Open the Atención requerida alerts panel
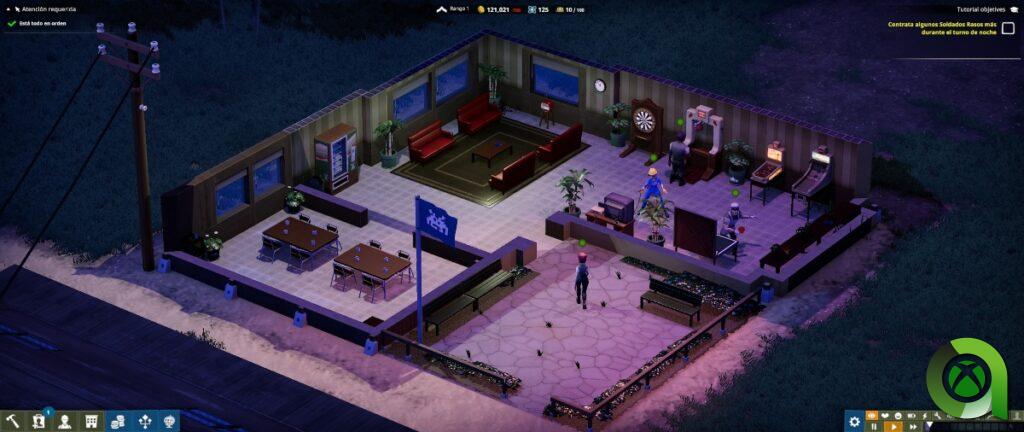This screenshot has height=432, width=1024. tap(45, 9)
